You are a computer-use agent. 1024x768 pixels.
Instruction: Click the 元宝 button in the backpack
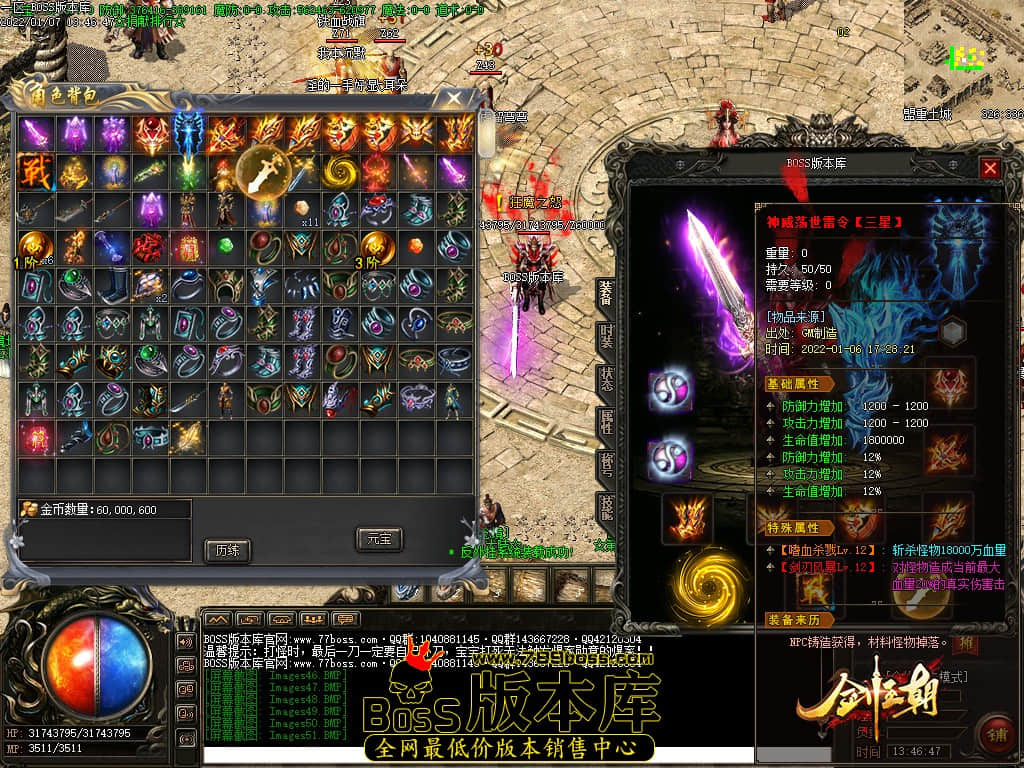click(379, 539)
